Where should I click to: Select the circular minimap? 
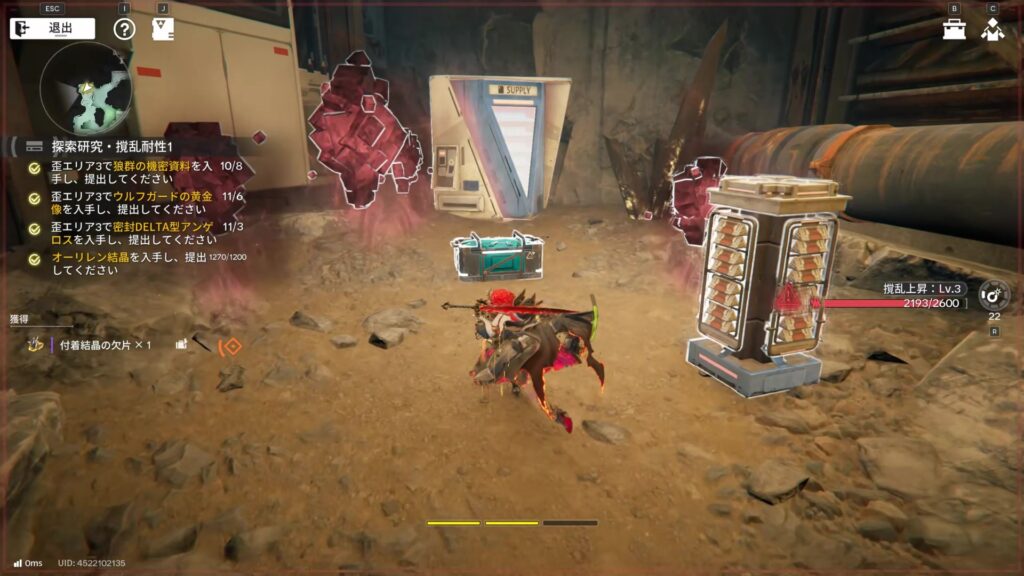pos(86,88)
